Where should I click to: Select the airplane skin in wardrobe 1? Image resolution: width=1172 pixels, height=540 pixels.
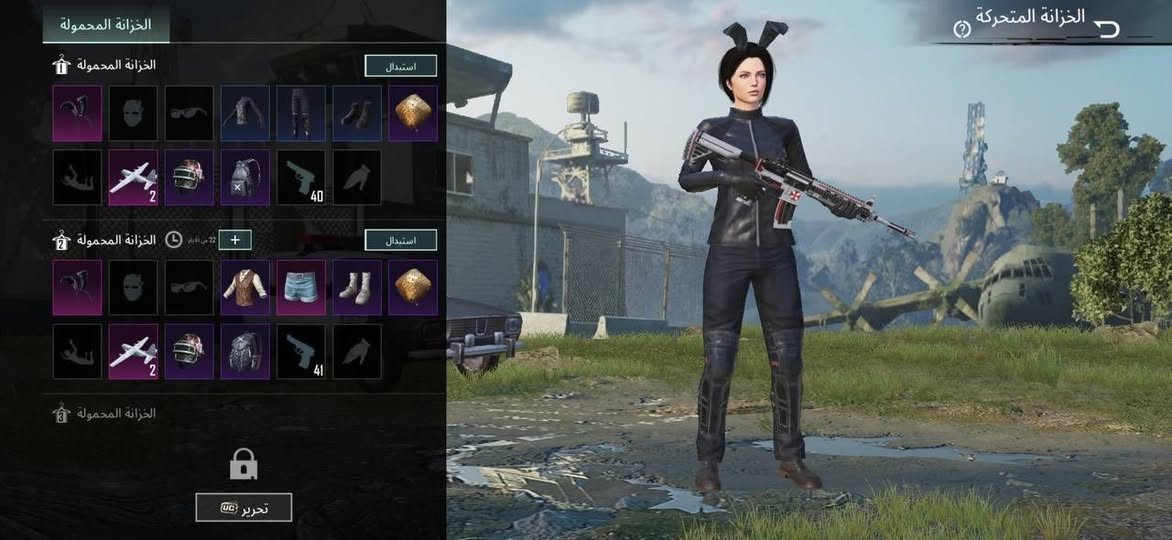[x=133, y=178]
